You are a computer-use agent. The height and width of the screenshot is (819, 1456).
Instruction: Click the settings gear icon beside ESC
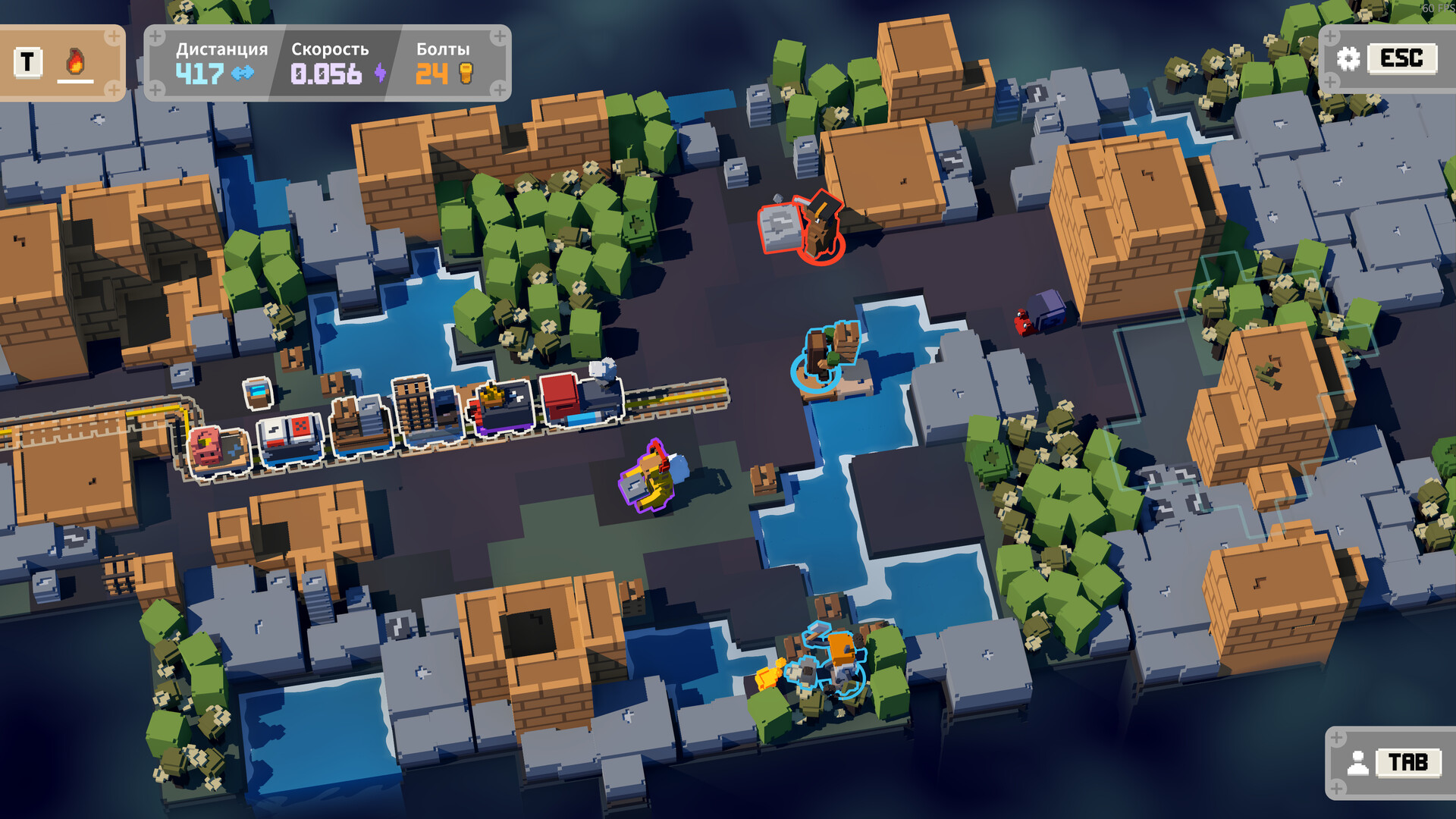(x=1348, y=59)
